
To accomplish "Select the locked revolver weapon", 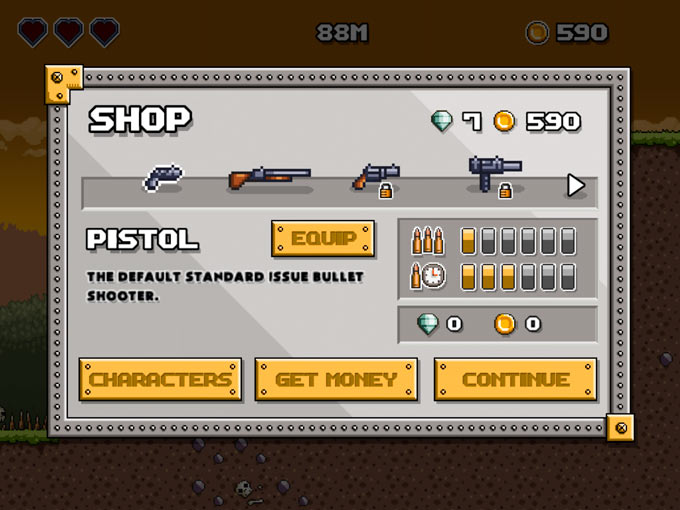I will coord(376,177).
